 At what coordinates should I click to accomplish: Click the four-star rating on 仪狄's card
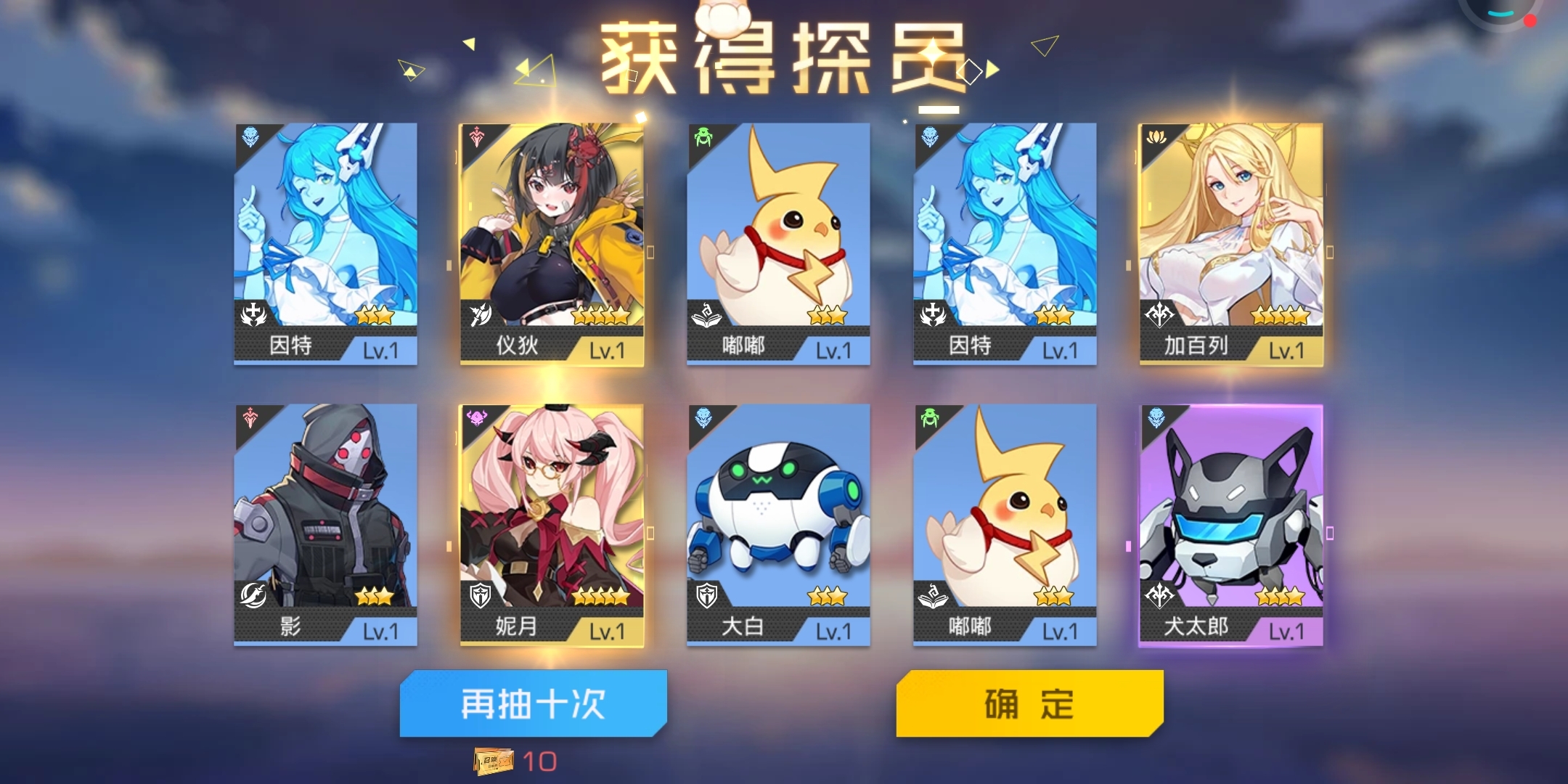(x=601, y=314)
